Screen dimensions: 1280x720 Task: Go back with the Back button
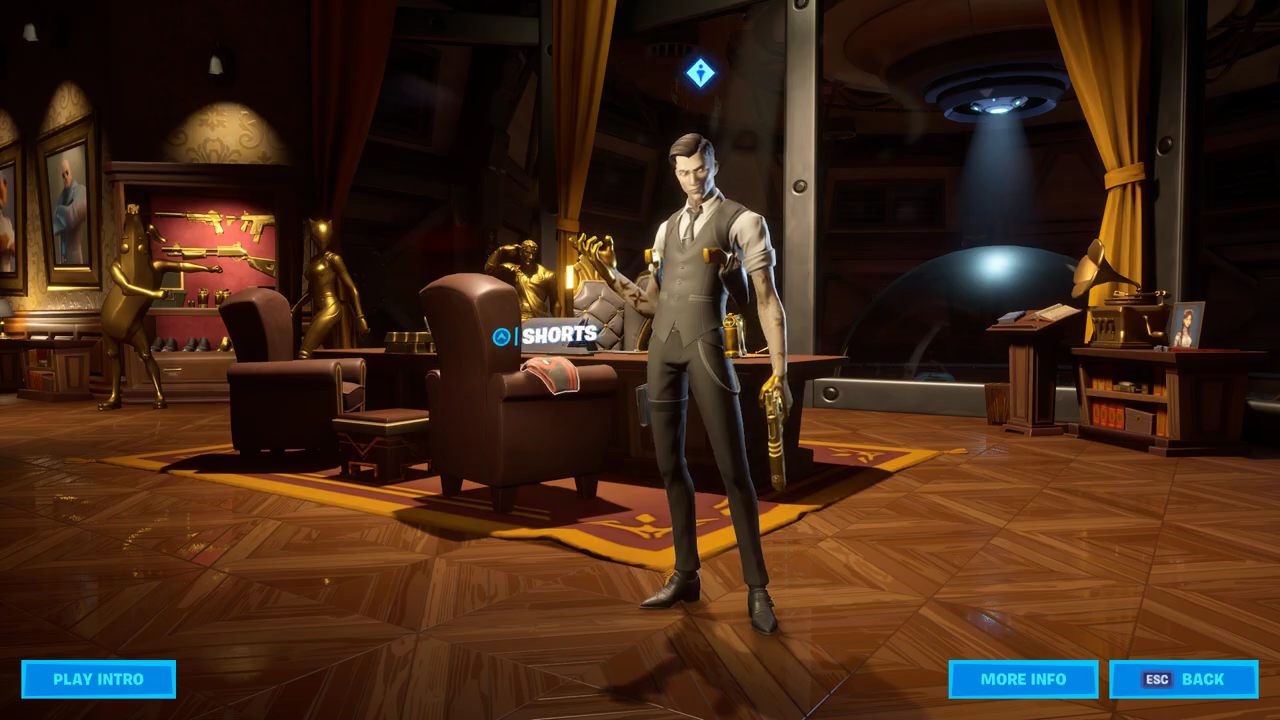[x=1184, y=679]
